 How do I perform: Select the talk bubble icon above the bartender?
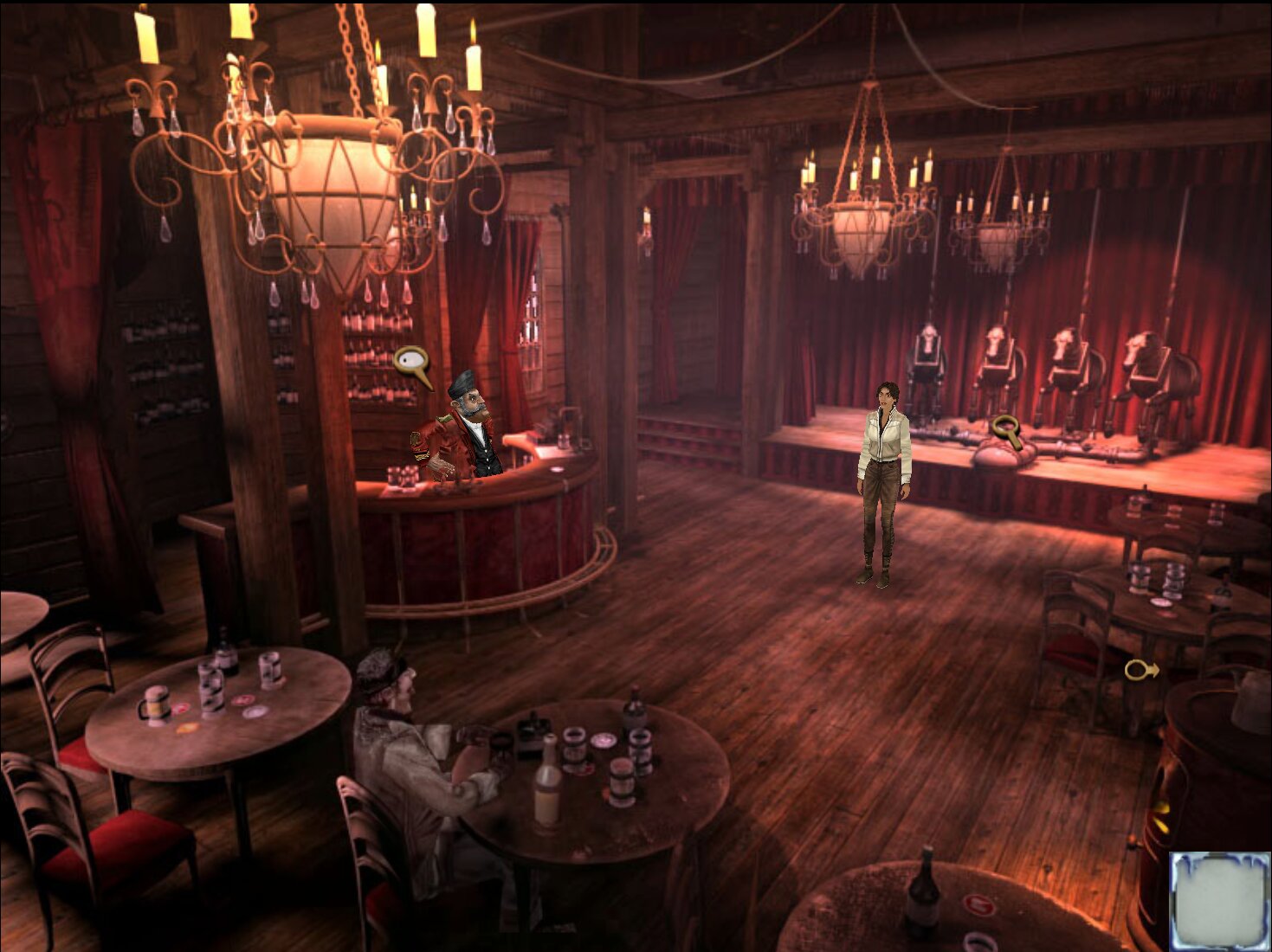click(x=410, y=362)
